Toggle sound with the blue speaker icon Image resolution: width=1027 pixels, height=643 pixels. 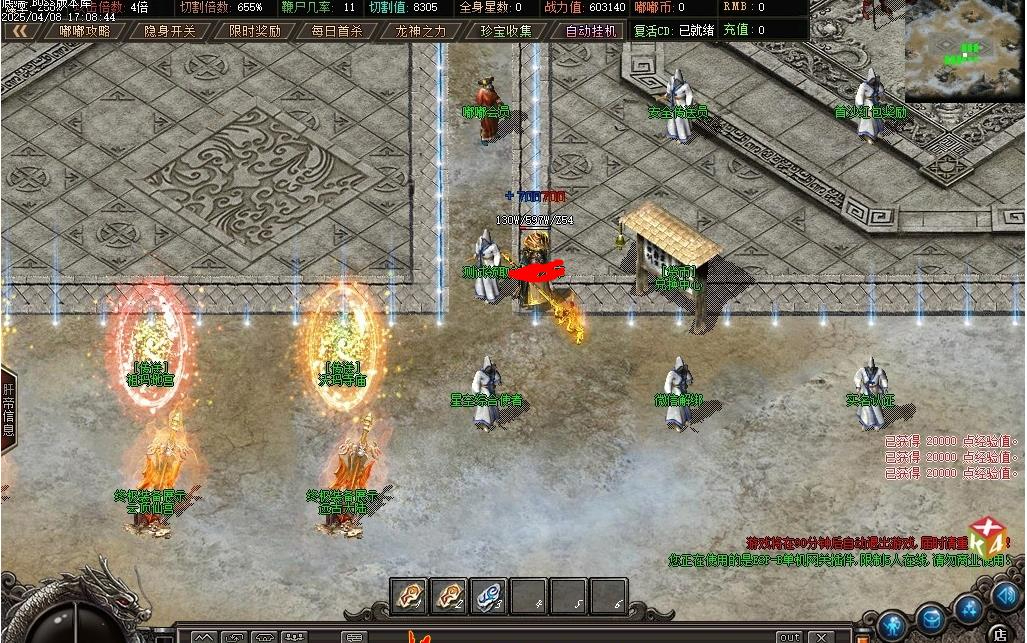[1005, 596]
